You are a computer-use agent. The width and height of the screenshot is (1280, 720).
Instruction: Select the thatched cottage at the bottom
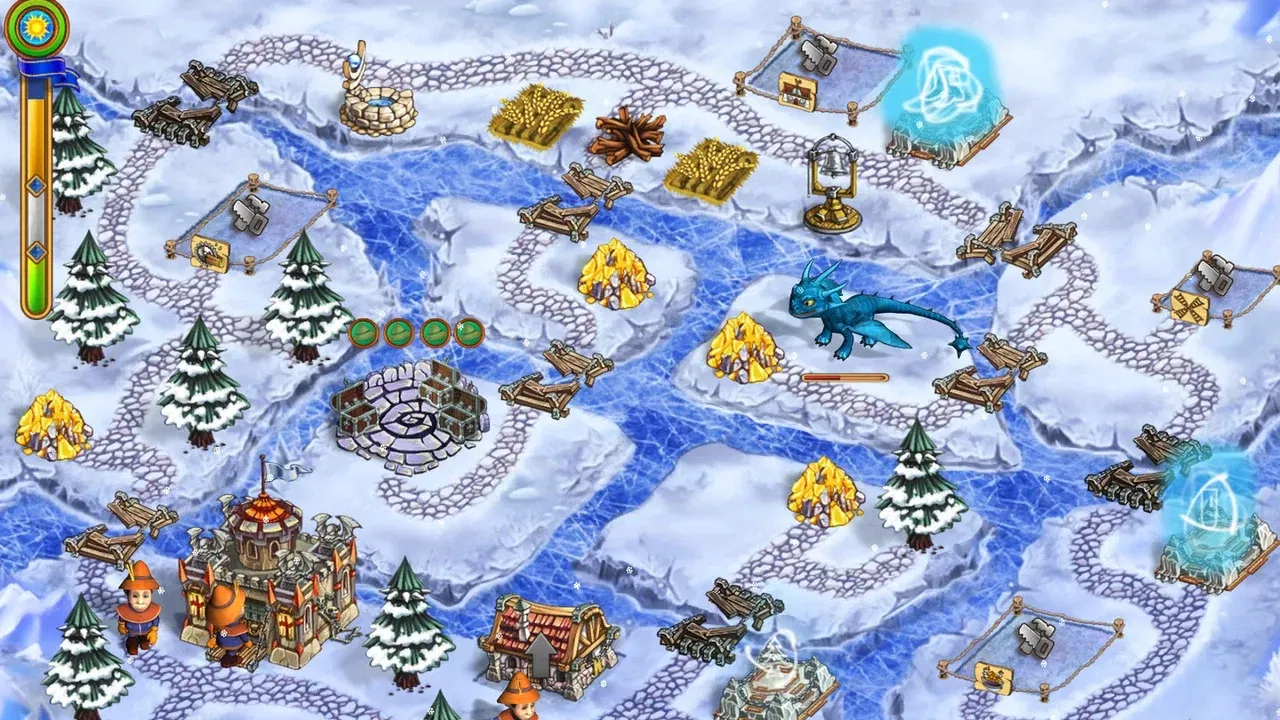pyautogui.click(x=545, y=645)
